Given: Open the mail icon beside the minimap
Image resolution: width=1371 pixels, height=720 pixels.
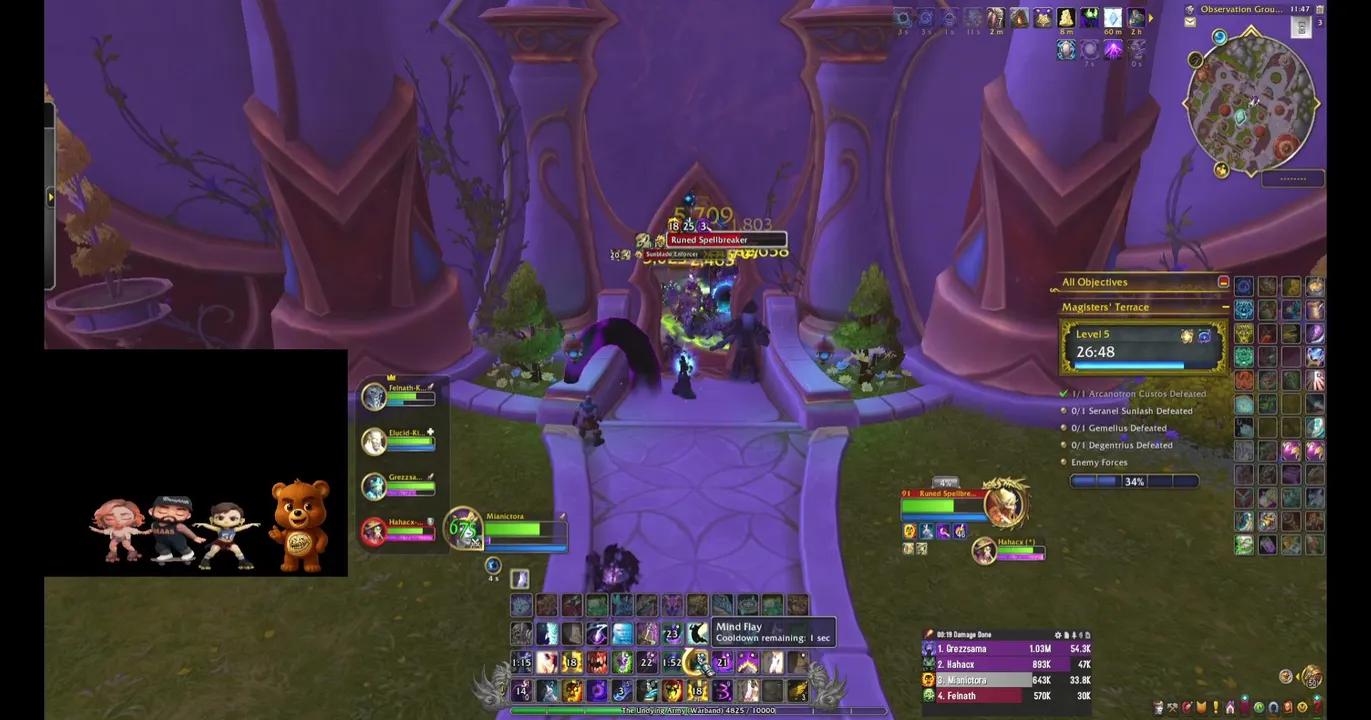Looking at the screenshot, I should [x=1190, y=22].
